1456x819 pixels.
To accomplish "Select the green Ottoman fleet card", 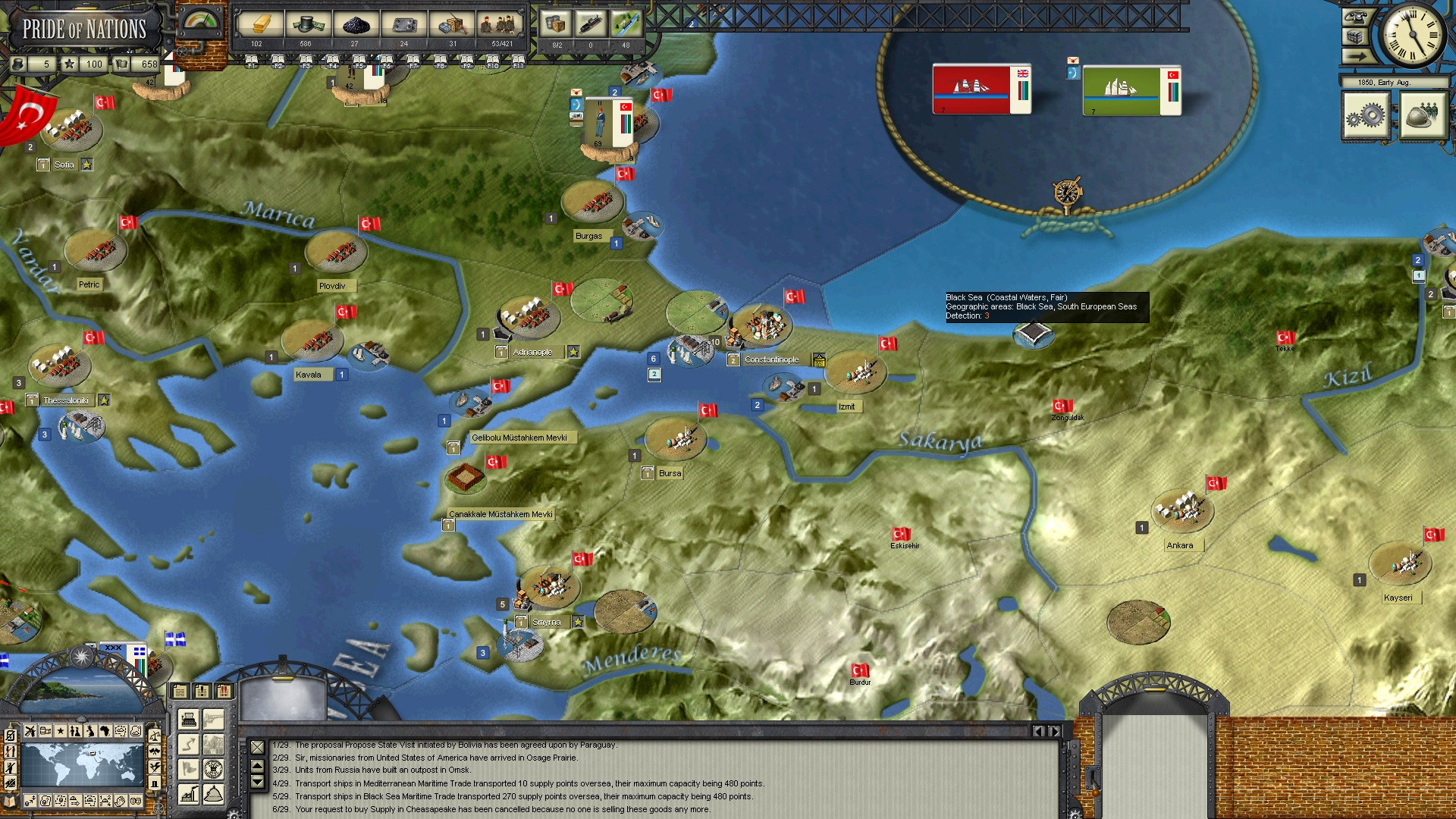I will pyautogui.click(x=1131, y=91).
